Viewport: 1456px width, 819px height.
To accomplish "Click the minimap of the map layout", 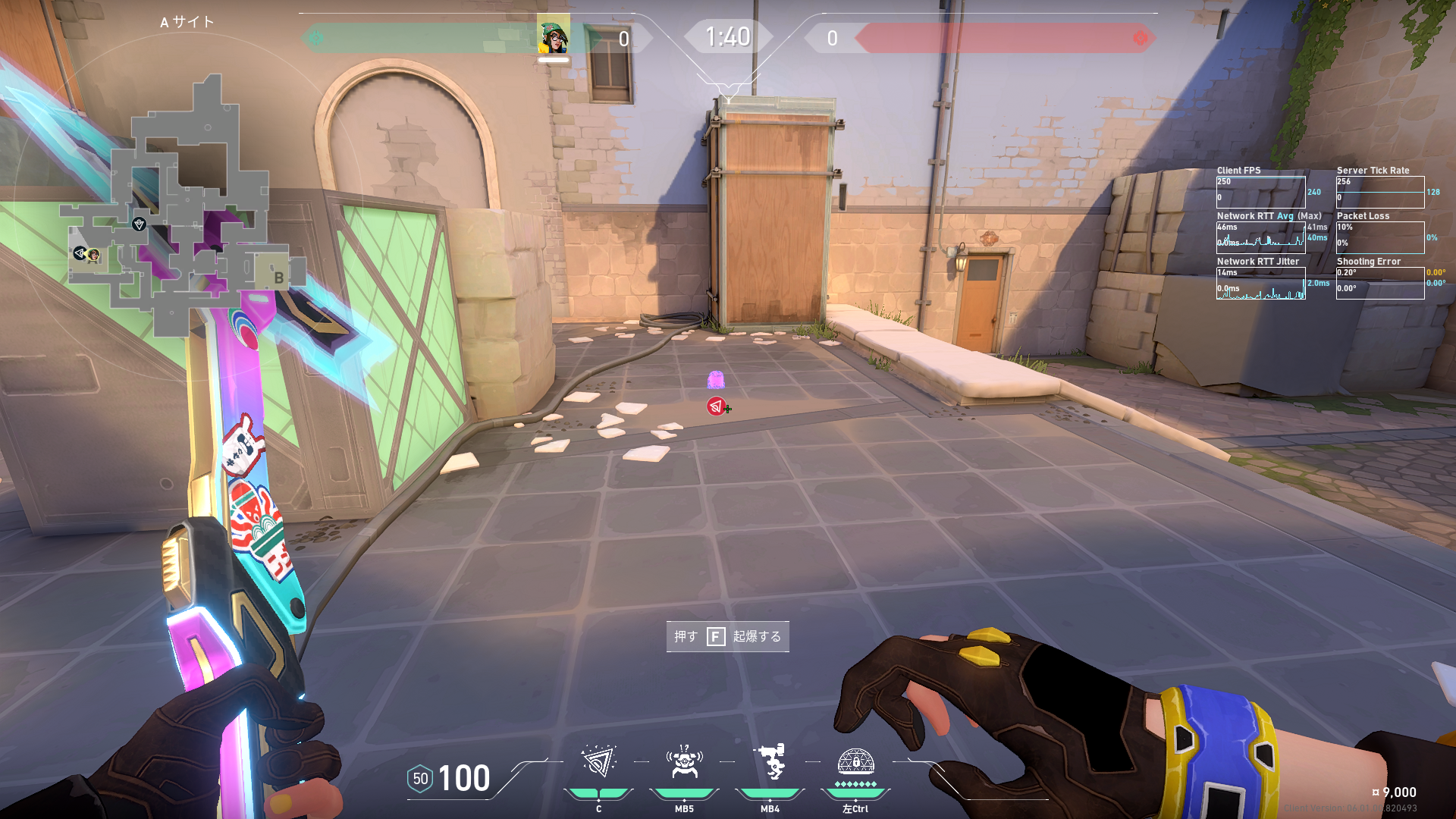I will tap(182, 212).
